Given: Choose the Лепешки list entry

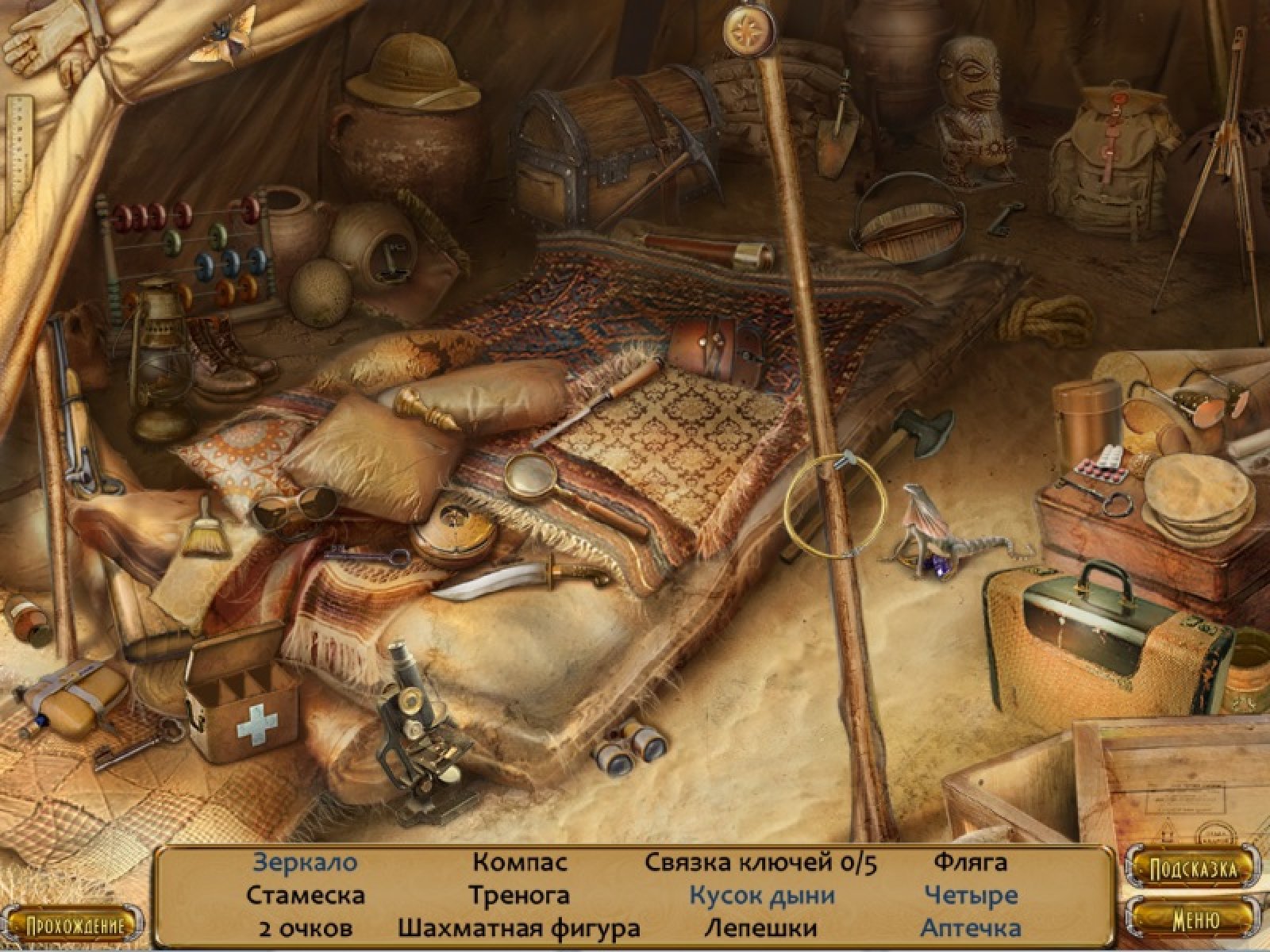Looking at the screenshot, I should coord(760,927).
